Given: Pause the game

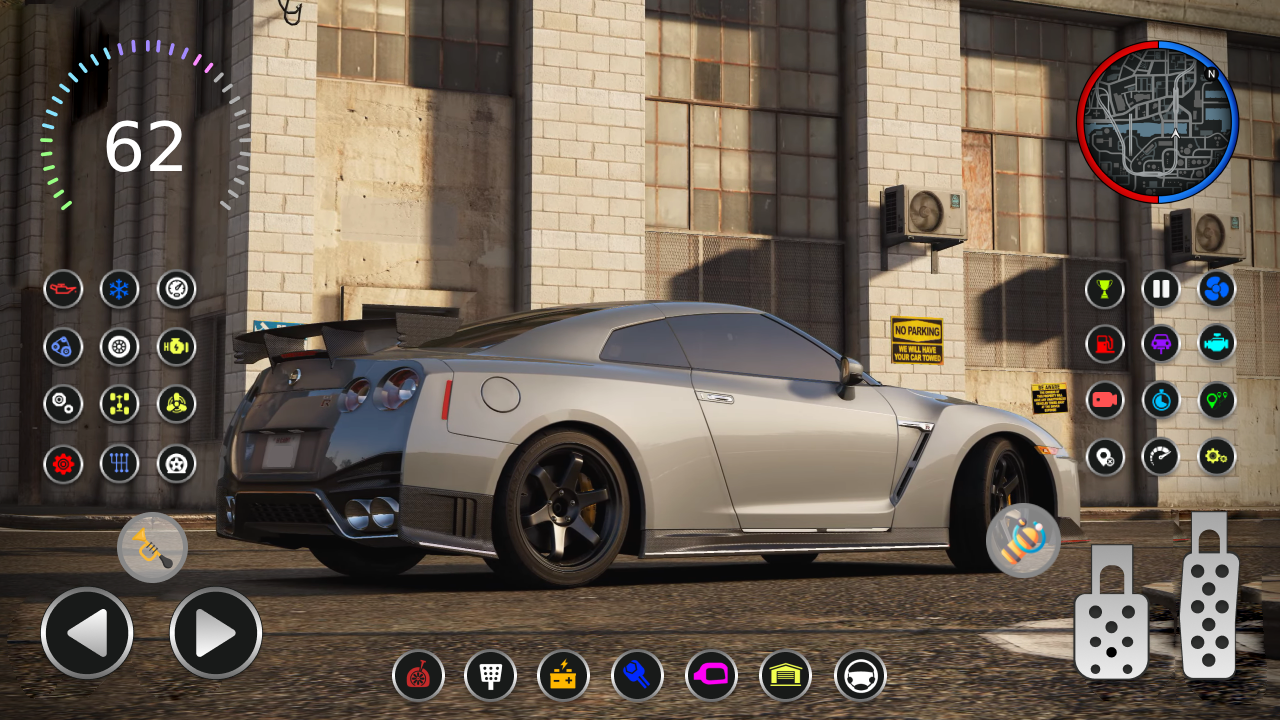Looking at the screenshot, I should point(1161,289).
